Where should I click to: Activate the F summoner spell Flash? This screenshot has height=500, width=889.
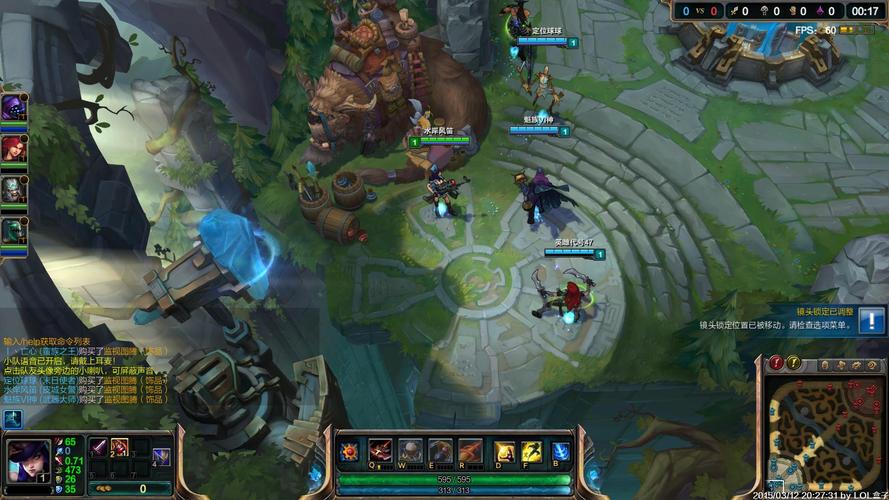[x=532, y=451]
